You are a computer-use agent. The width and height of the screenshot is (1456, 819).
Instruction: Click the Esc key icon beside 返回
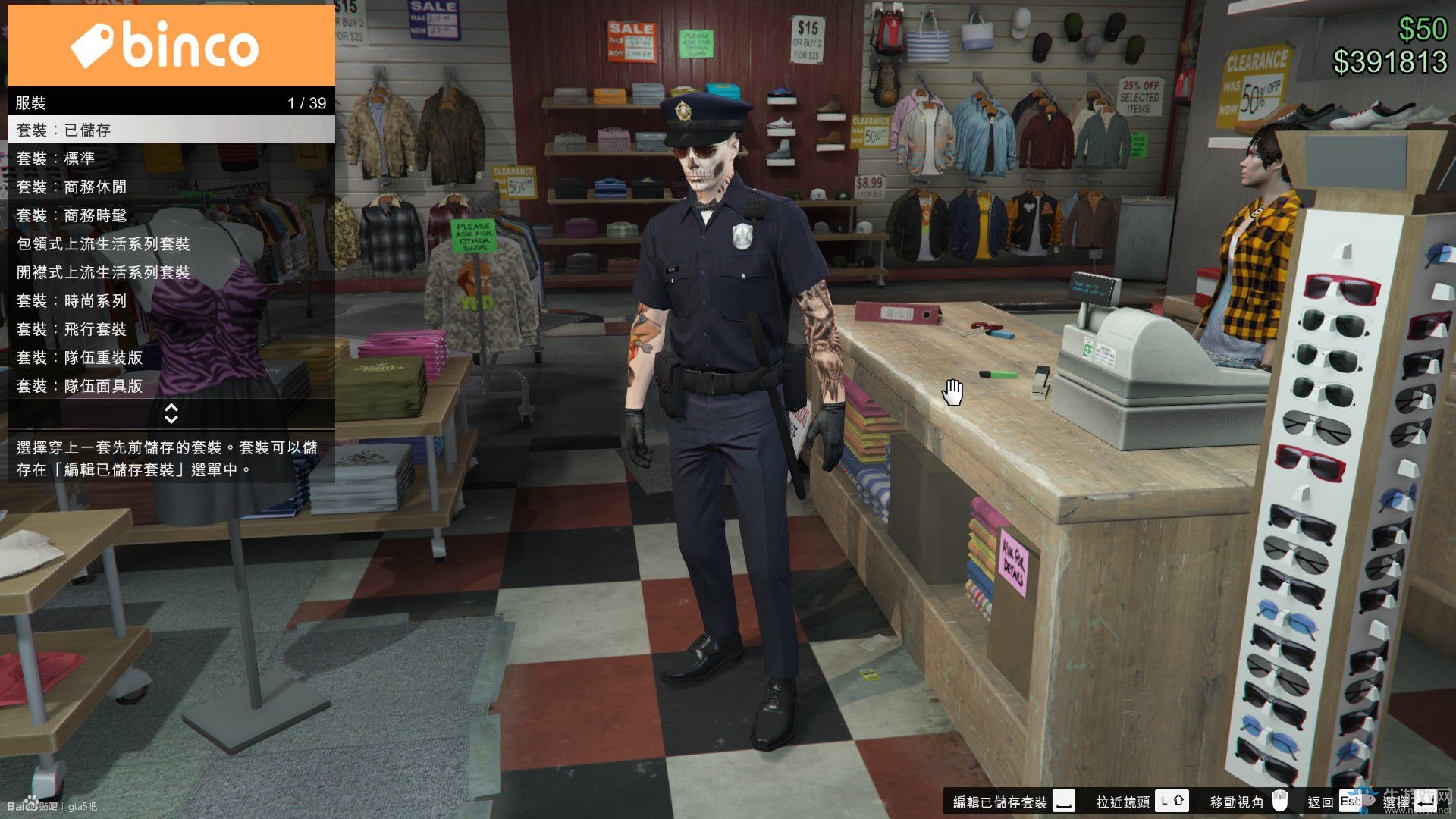pos(1349,802)
